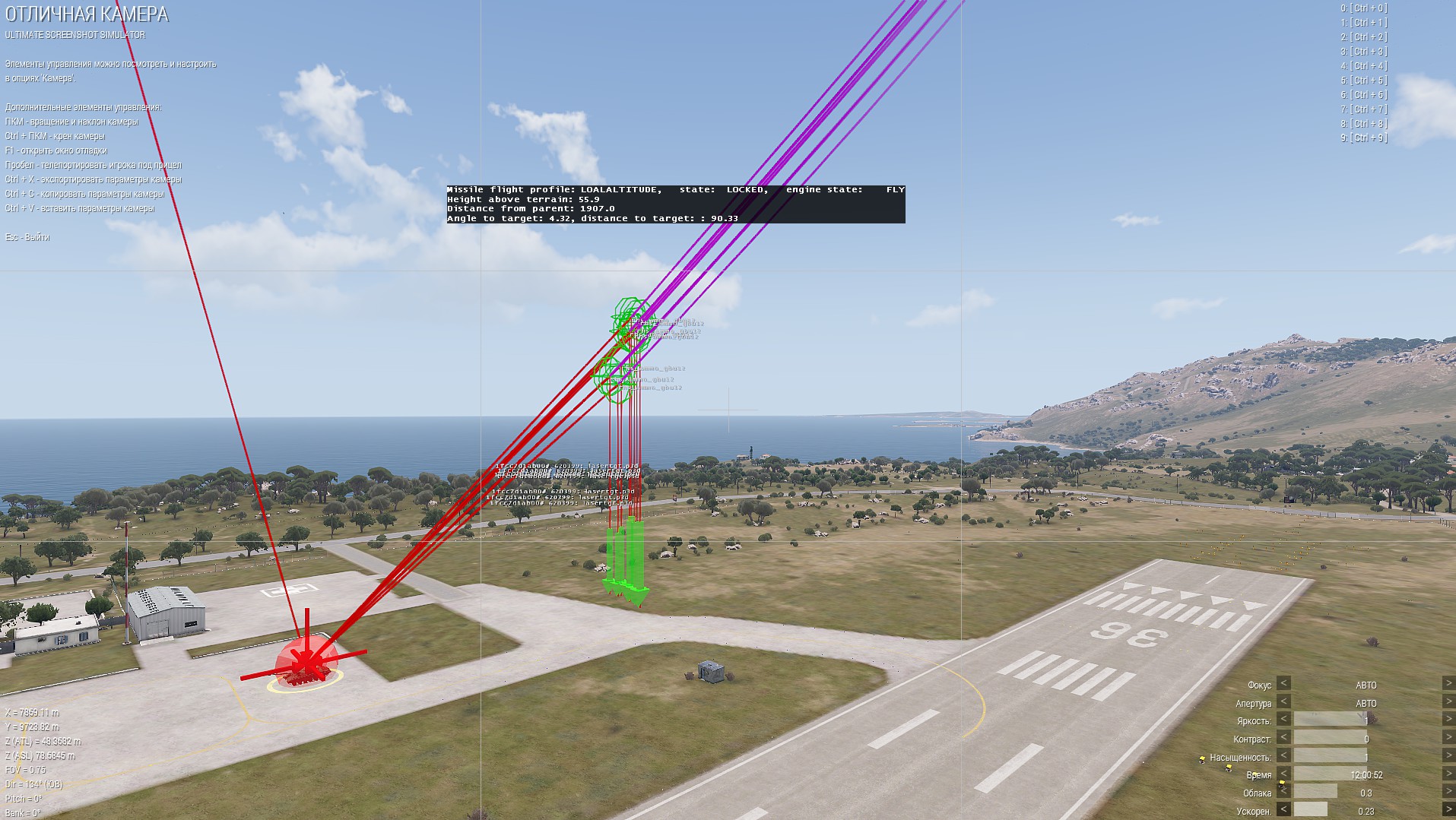Decrease Фокус with its left arrow
This screenshot has height=820, width=1456.
click(x=1283, y=683)
